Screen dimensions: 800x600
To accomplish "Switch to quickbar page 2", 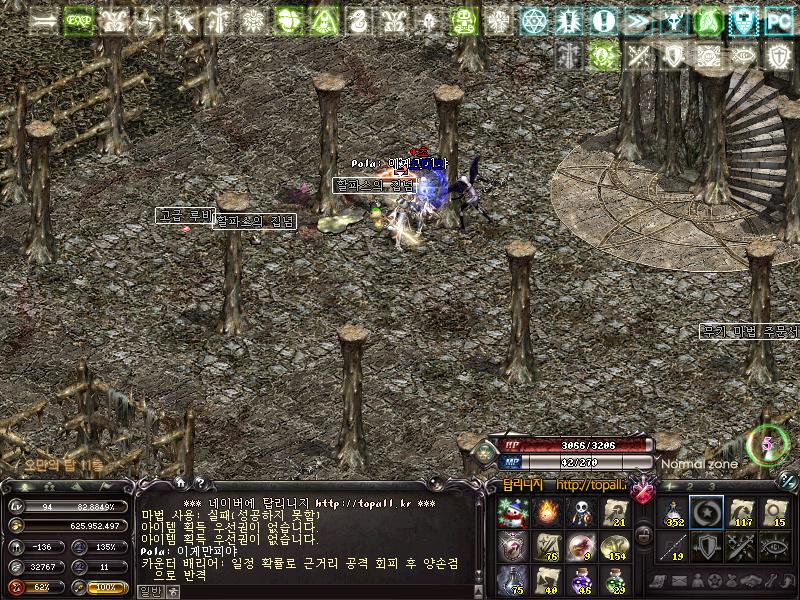I will point(689,487).
